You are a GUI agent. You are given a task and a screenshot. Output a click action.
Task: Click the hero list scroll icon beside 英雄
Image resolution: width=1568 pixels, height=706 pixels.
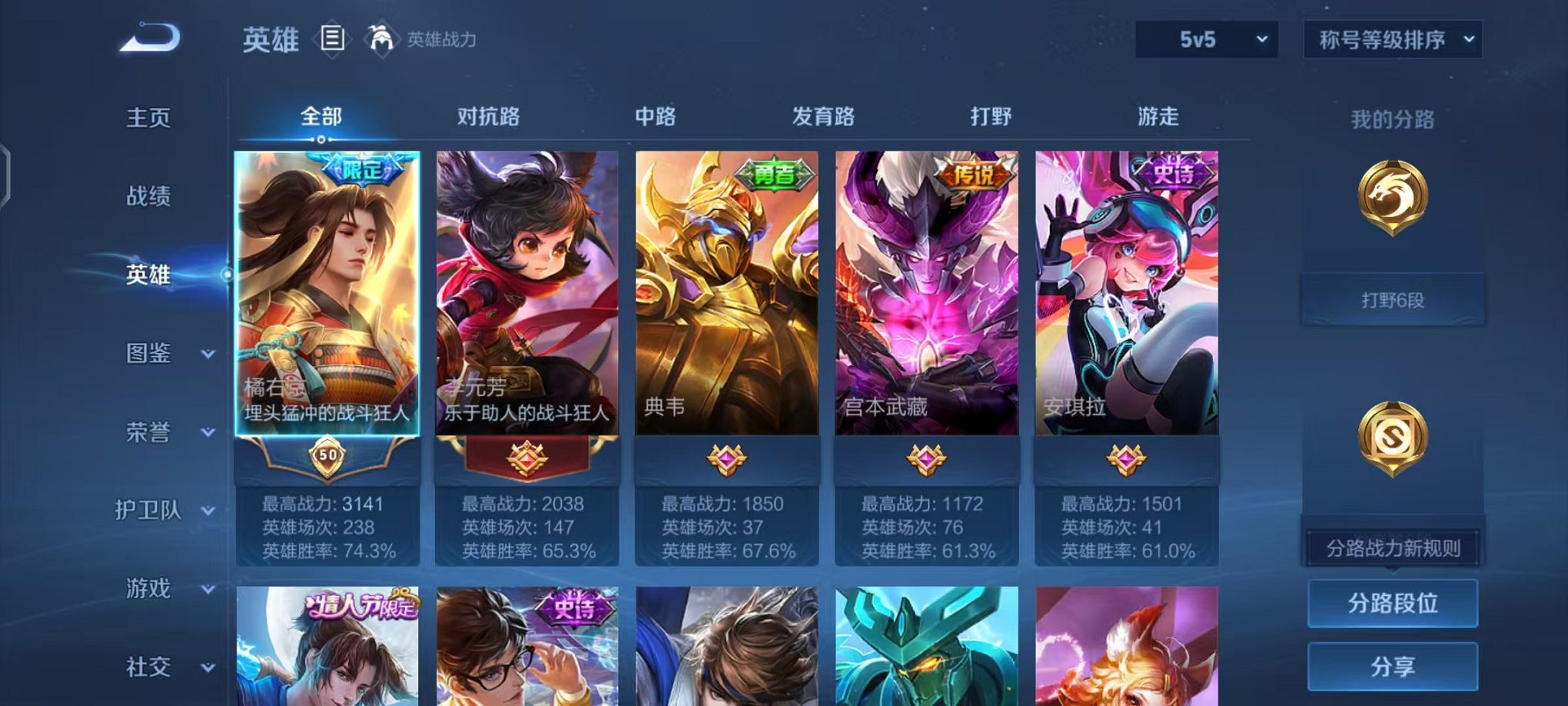coord(331,39)
